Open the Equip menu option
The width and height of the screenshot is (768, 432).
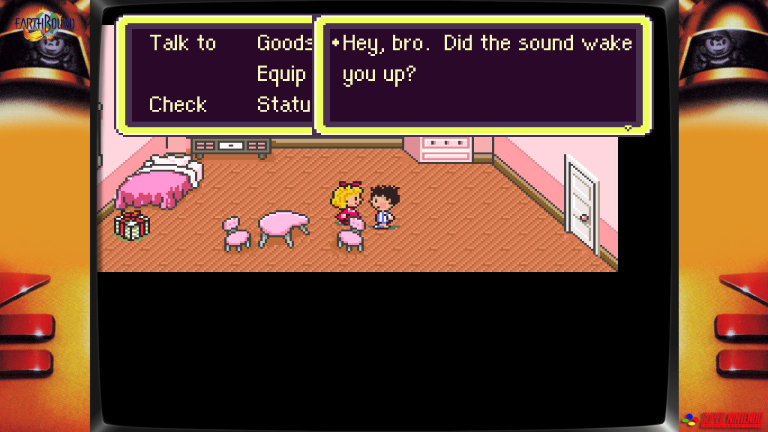281,75
